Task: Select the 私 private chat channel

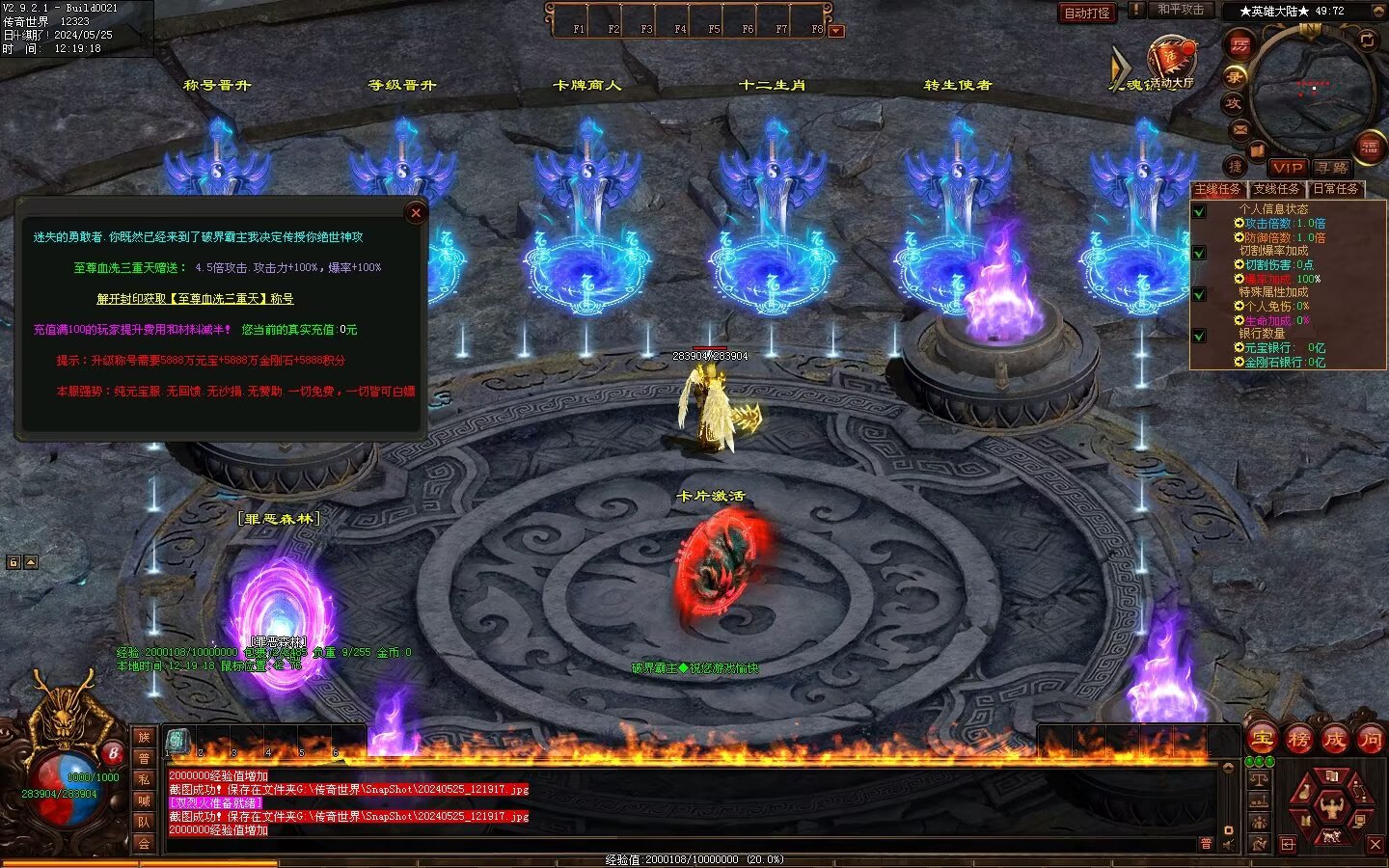Action: click(x=144, y=779)
